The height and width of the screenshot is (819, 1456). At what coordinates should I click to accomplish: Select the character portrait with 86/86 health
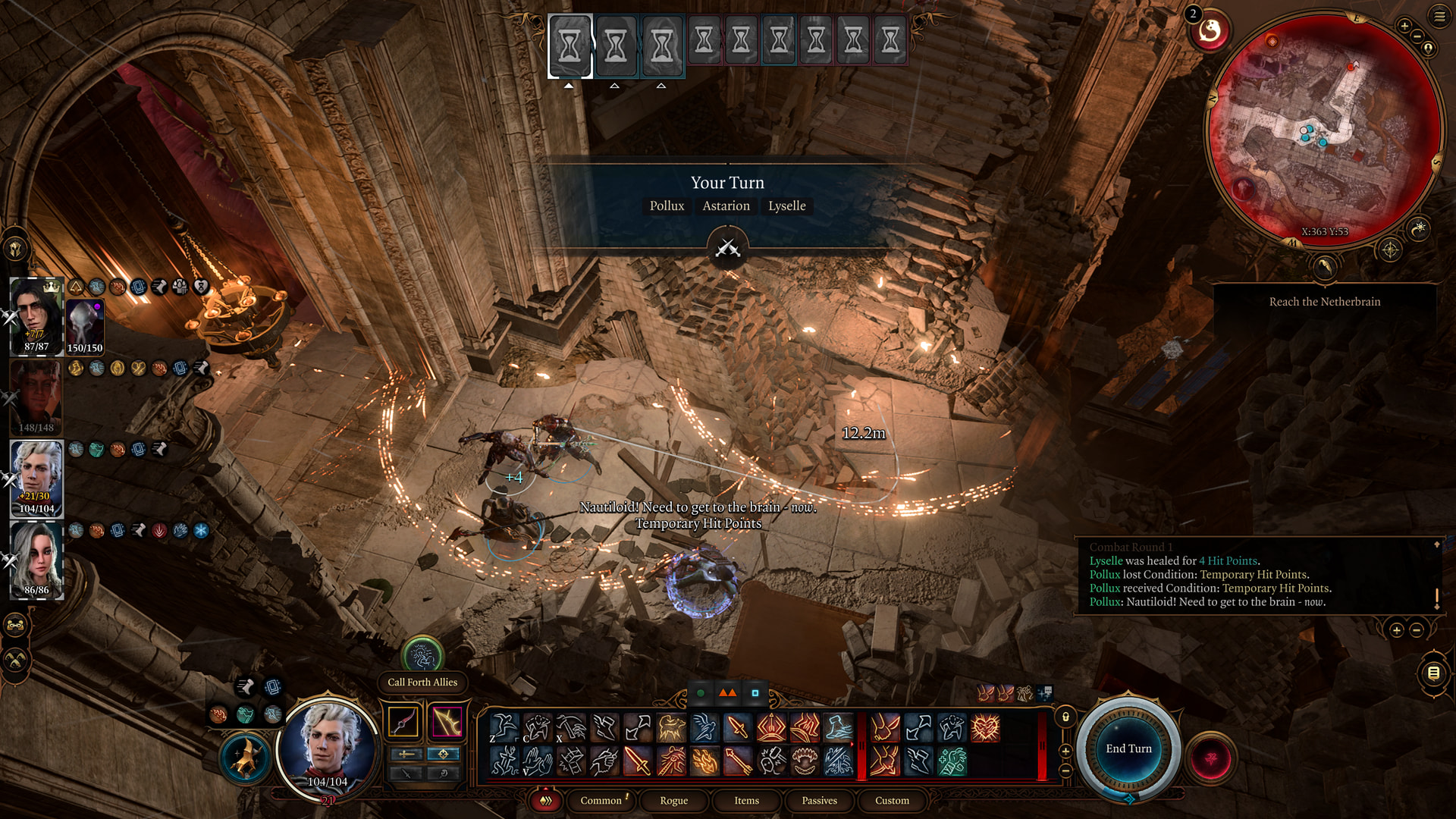[x=36, y=561]
